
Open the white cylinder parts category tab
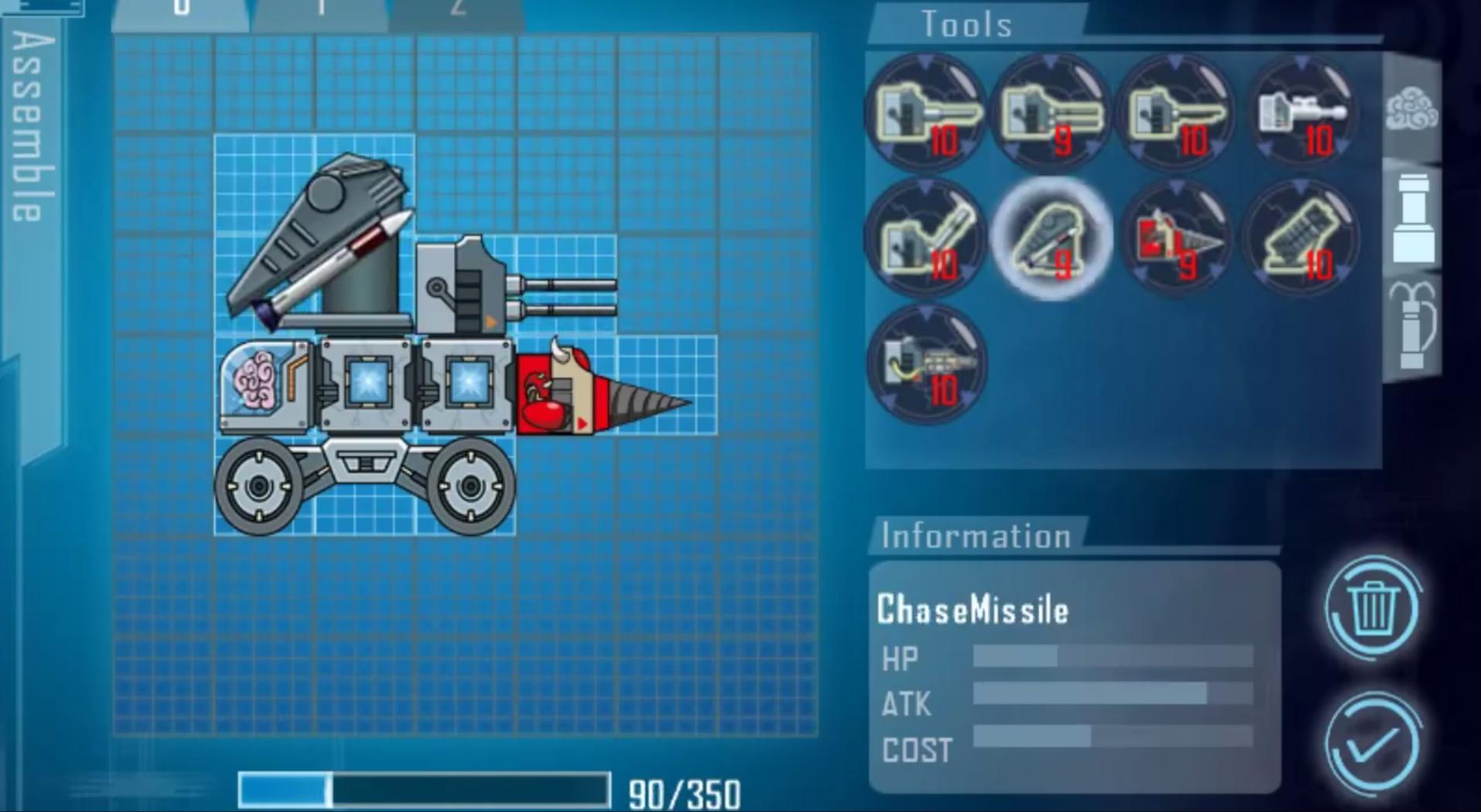tap(1412, 219)
